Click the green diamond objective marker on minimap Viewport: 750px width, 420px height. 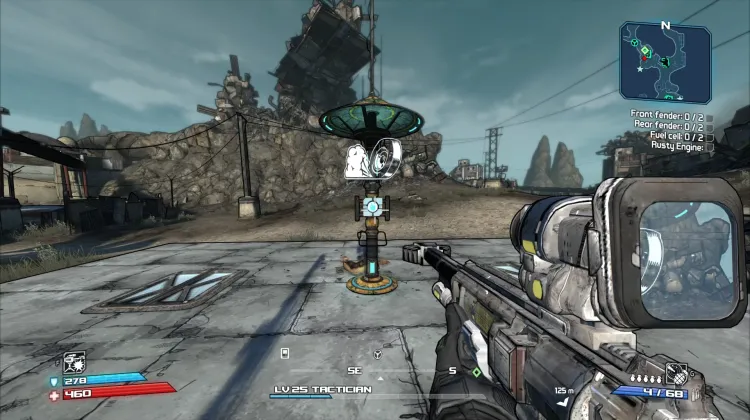[646, 51]
